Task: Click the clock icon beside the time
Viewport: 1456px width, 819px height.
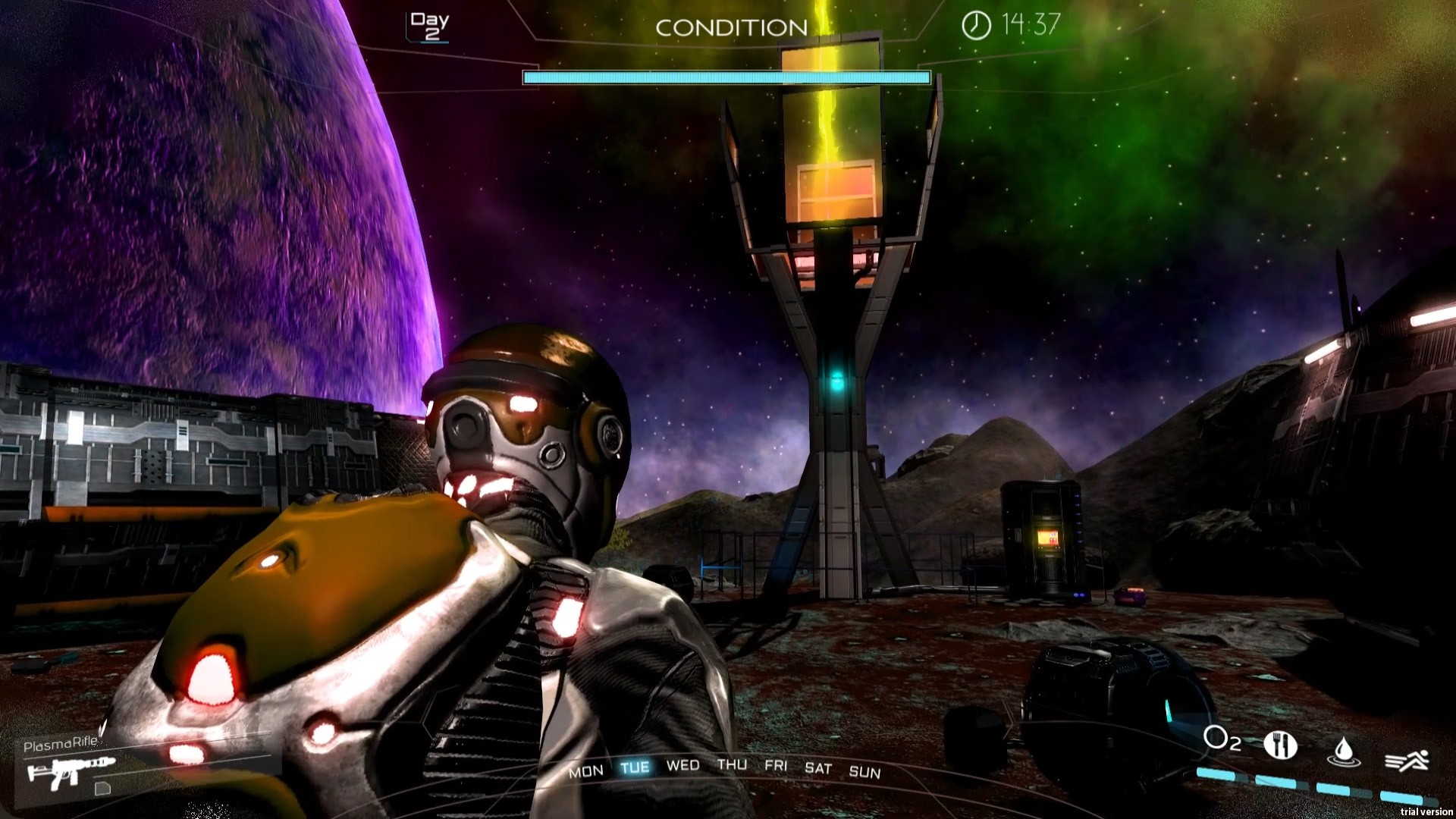Action: pos(976,26)
